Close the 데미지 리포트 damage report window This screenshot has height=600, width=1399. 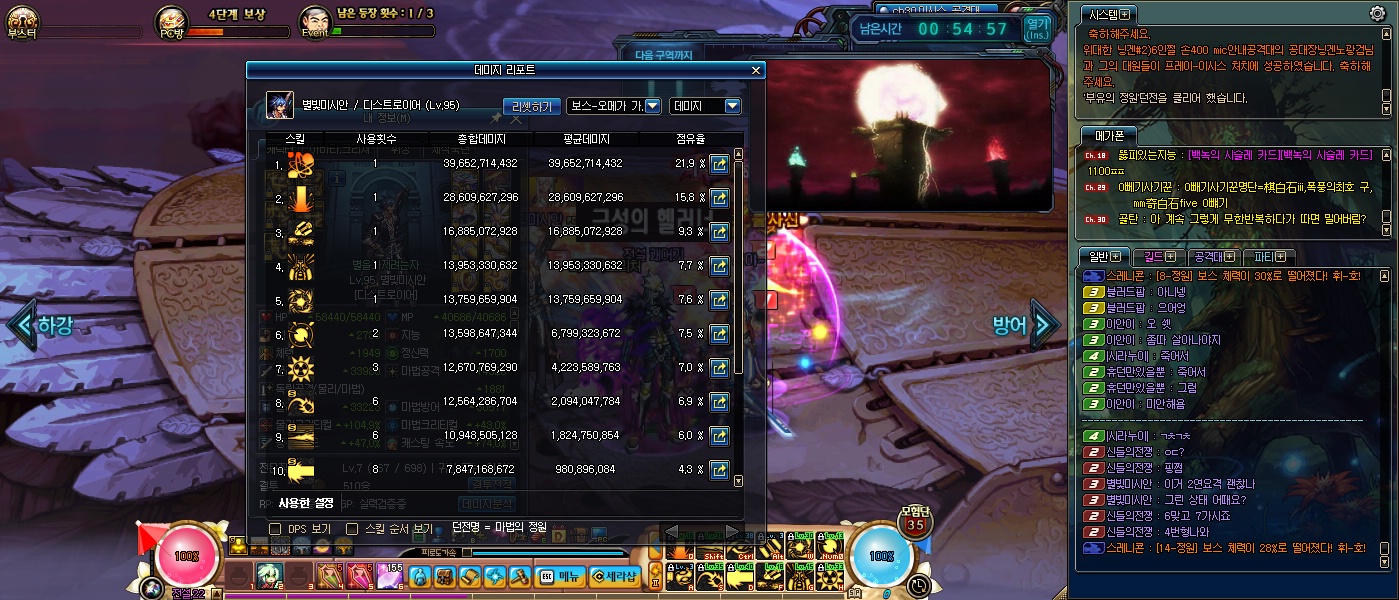(756, 70)
